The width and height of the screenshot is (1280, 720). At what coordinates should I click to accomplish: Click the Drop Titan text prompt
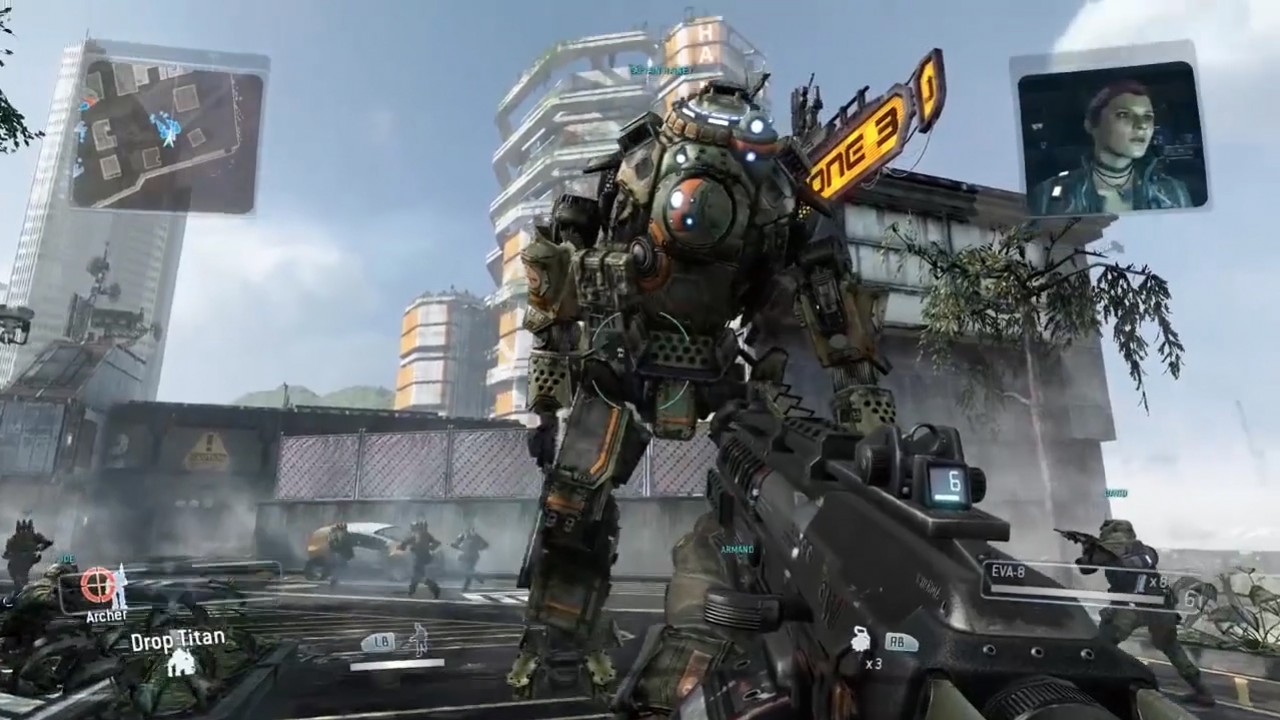(x=177, y=641)
